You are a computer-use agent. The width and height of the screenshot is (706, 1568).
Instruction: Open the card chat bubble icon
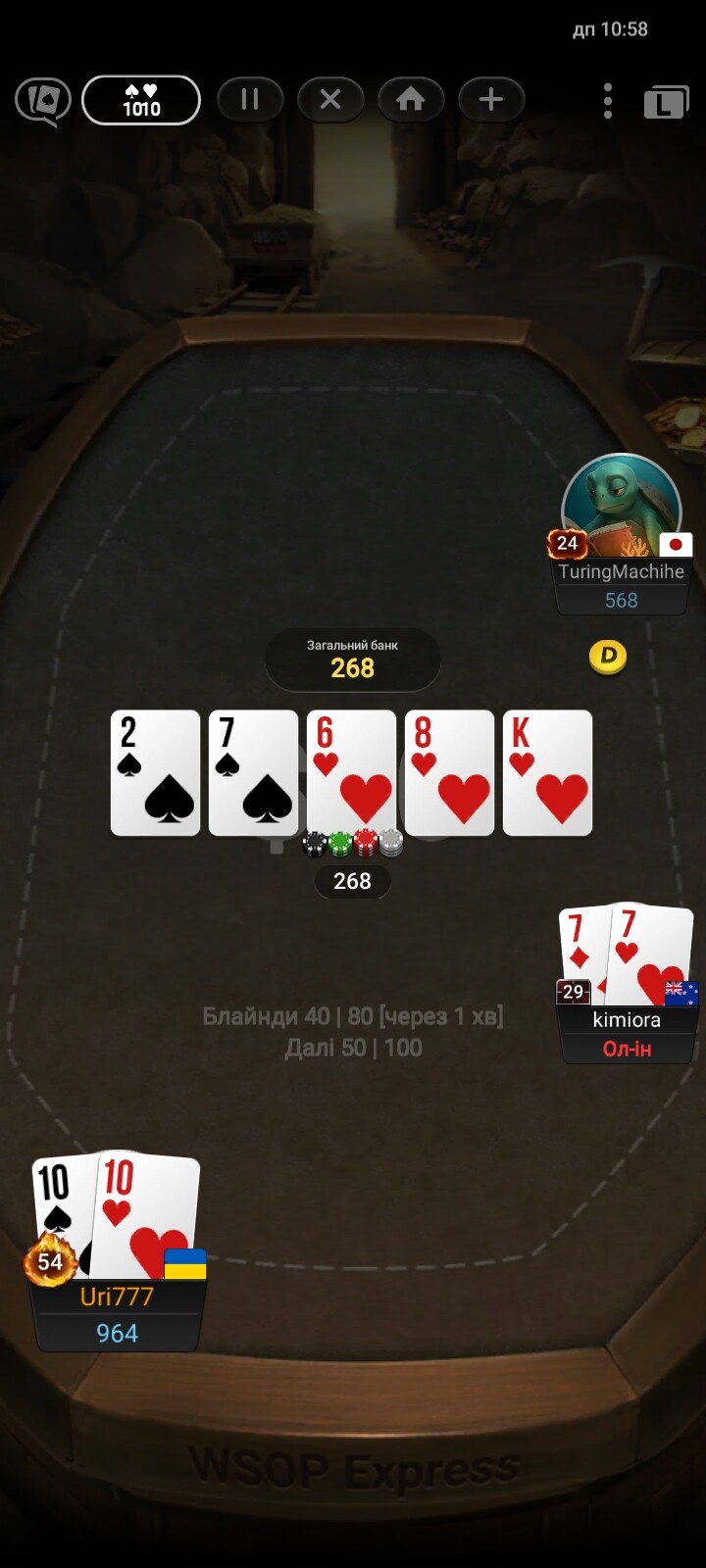pos(43,100)
